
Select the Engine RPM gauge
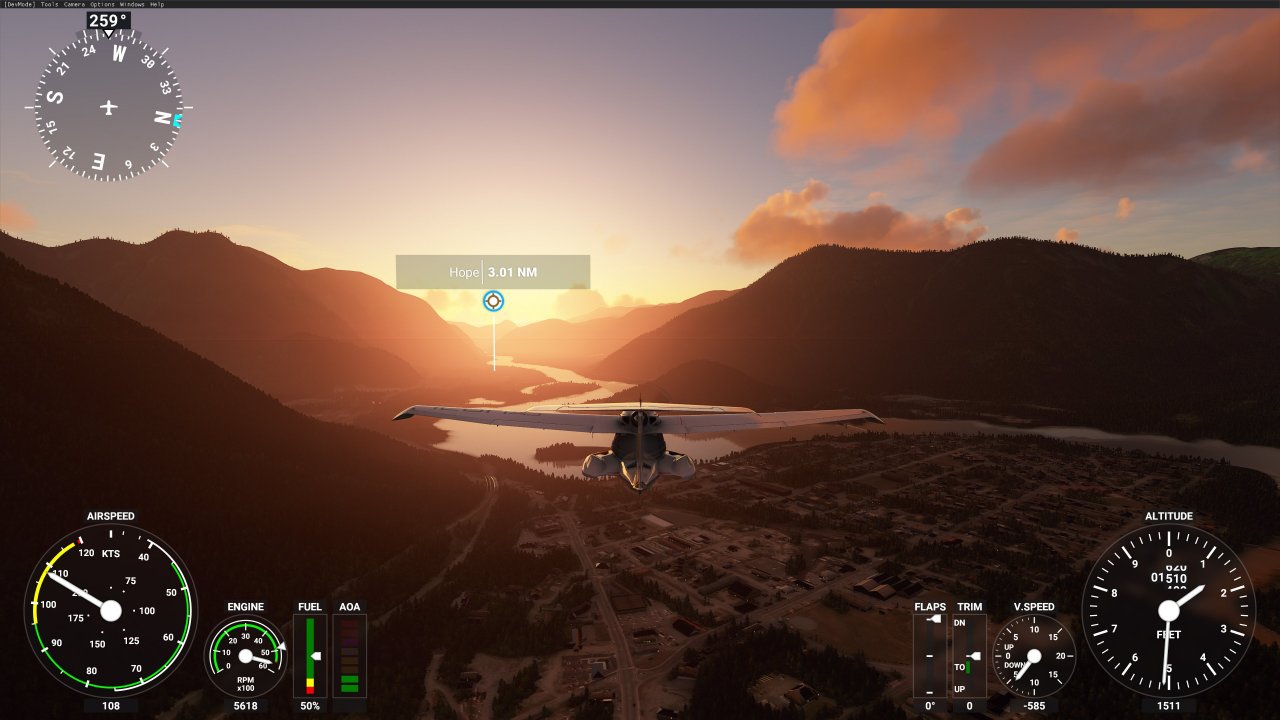pos(245,655)
